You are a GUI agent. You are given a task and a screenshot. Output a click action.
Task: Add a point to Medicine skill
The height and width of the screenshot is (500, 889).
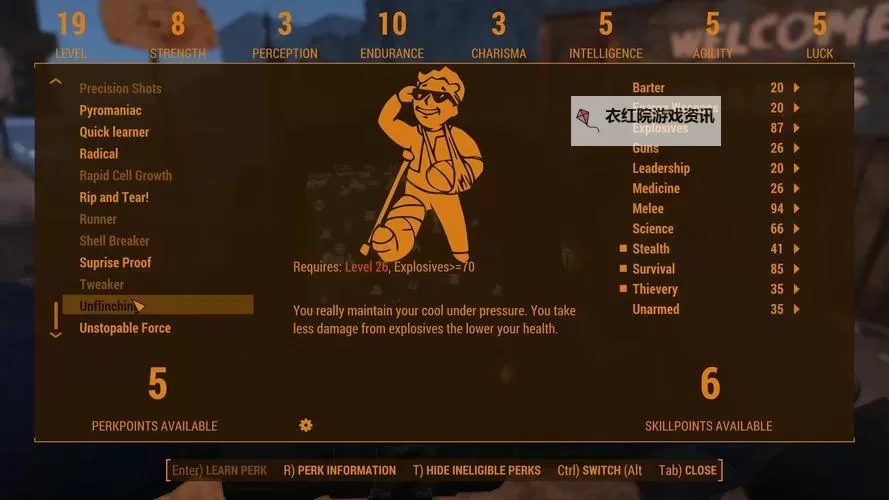click(x=796, y=188)
